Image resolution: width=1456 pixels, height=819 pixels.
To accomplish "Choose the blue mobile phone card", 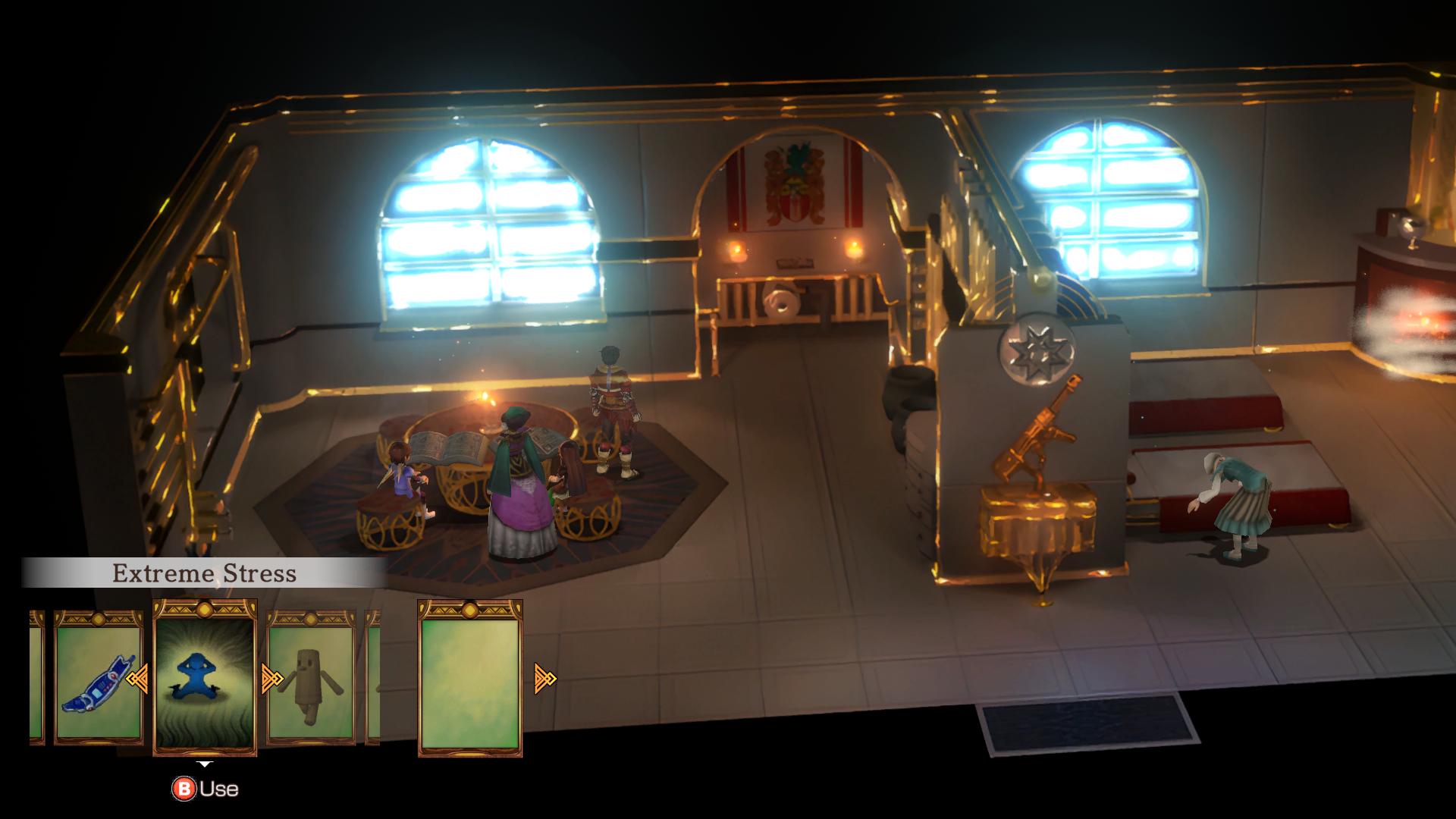I will click(98, 677).
